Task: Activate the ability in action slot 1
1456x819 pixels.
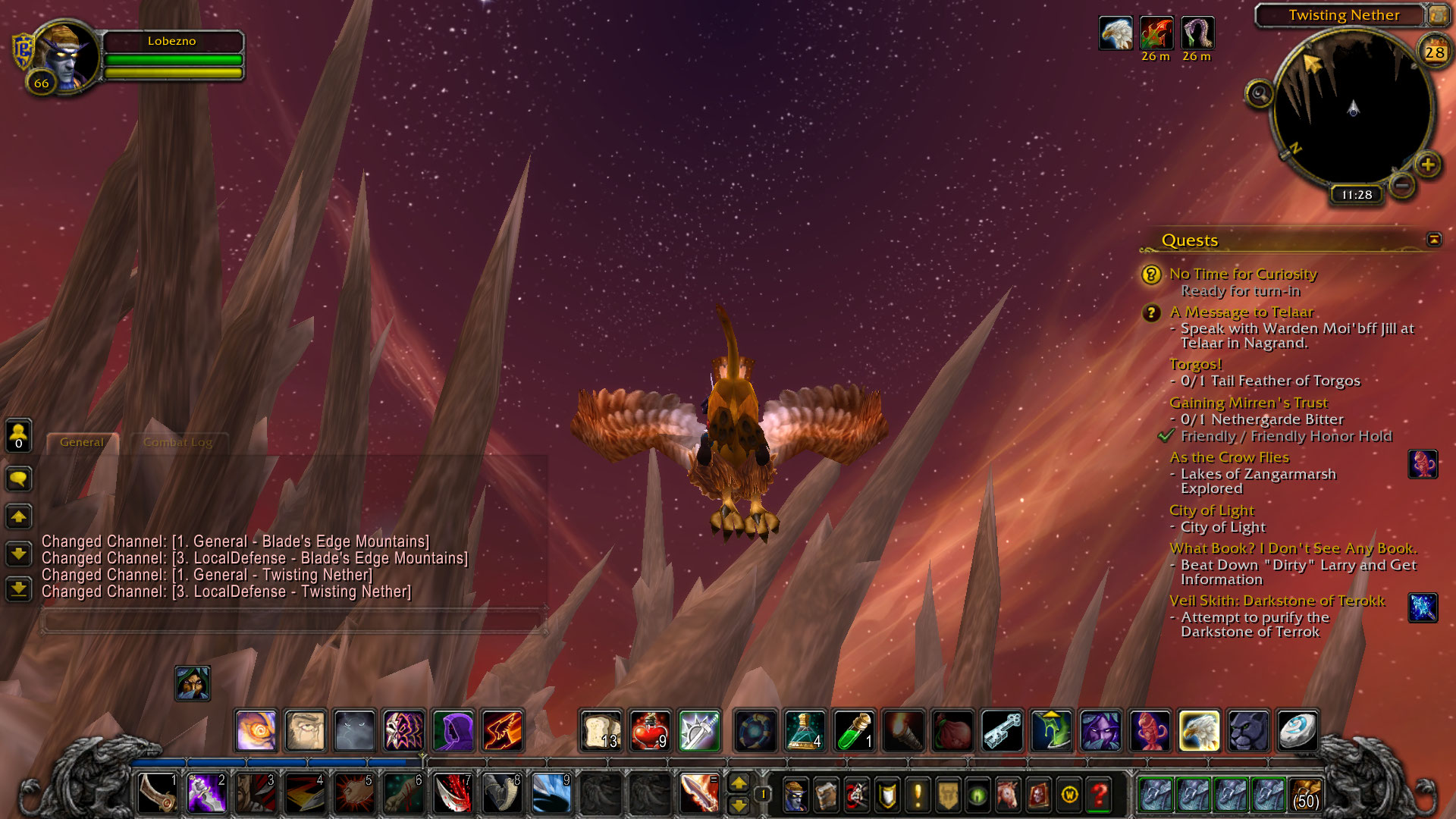Action: point(158,793)
